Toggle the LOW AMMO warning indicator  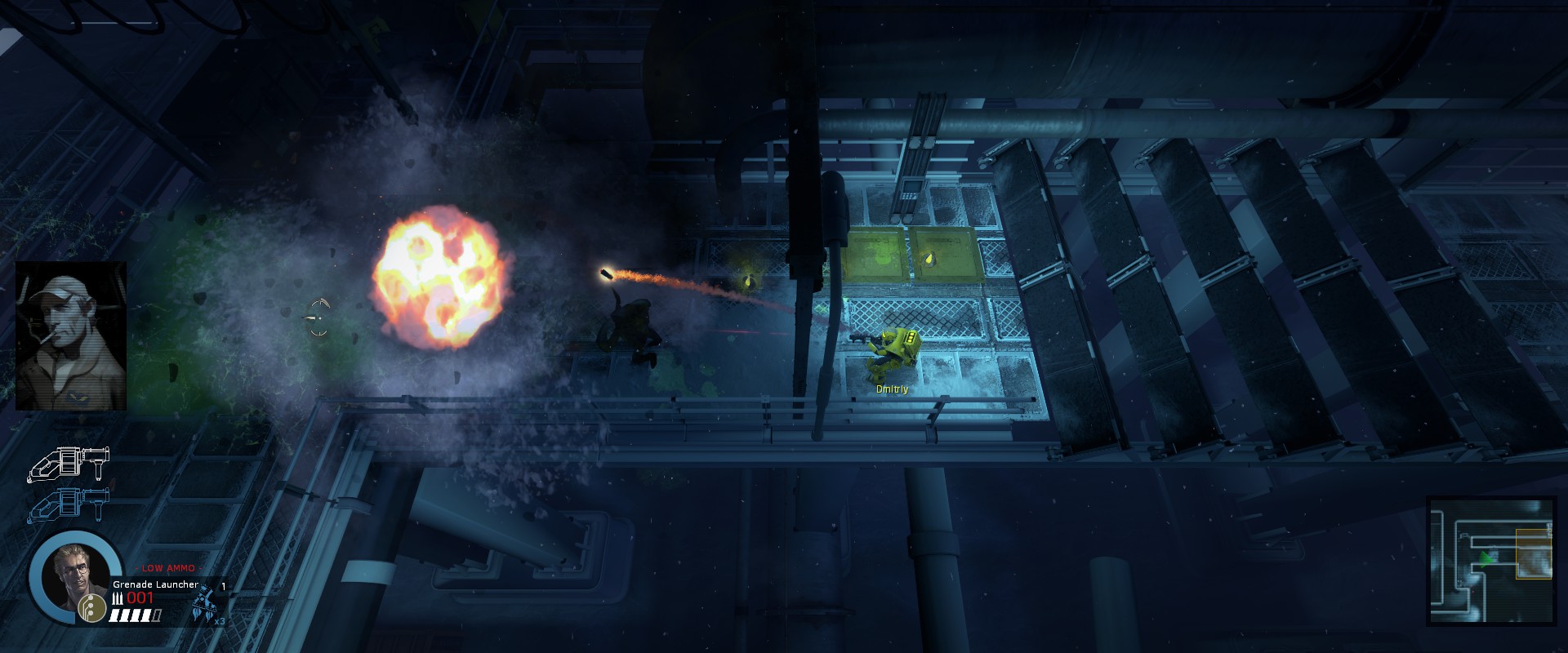pos(167,568)
